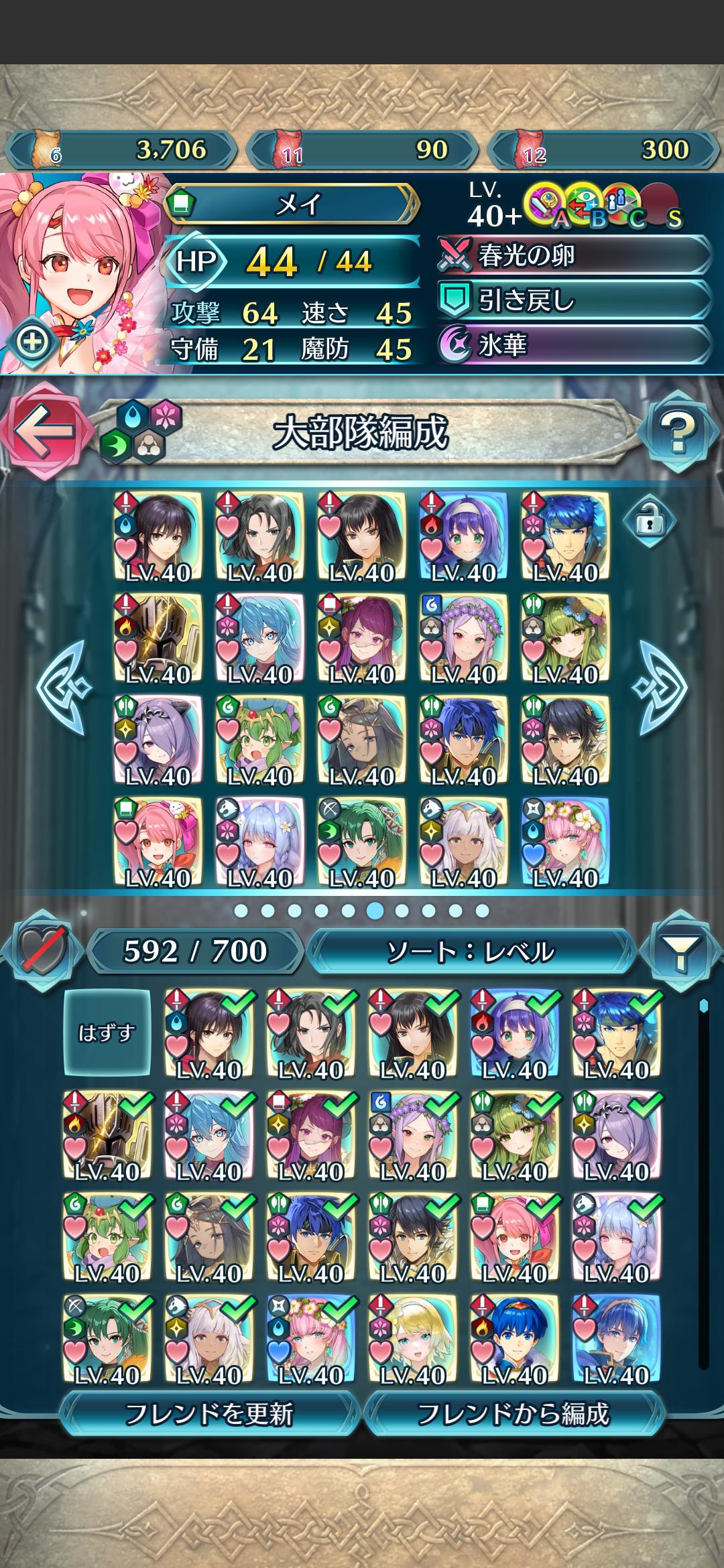Toggle the crossed-out heart favorites filter
The width and height of the screenshot is (724, 1568).
click(43, 951)
